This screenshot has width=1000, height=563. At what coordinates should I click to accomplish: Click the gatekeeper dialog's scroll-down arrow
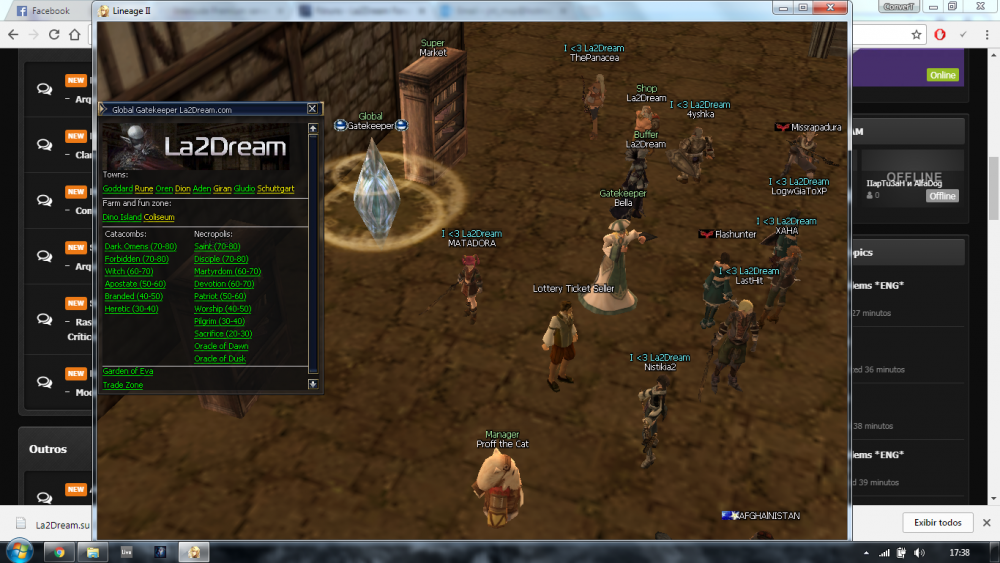(x=313, y=384)
